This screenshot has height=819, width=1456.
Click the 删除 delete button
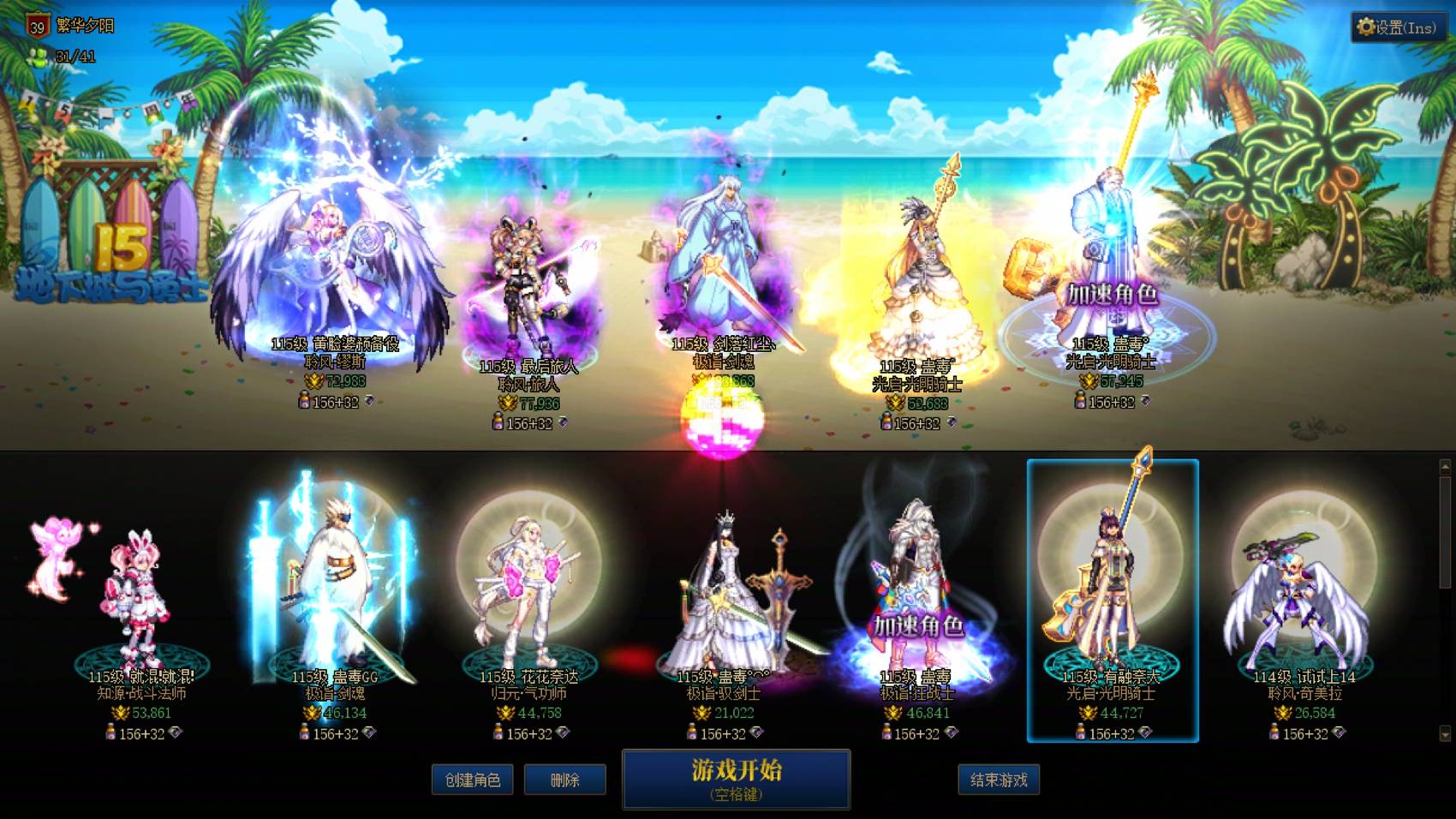[x=566, y=780]
